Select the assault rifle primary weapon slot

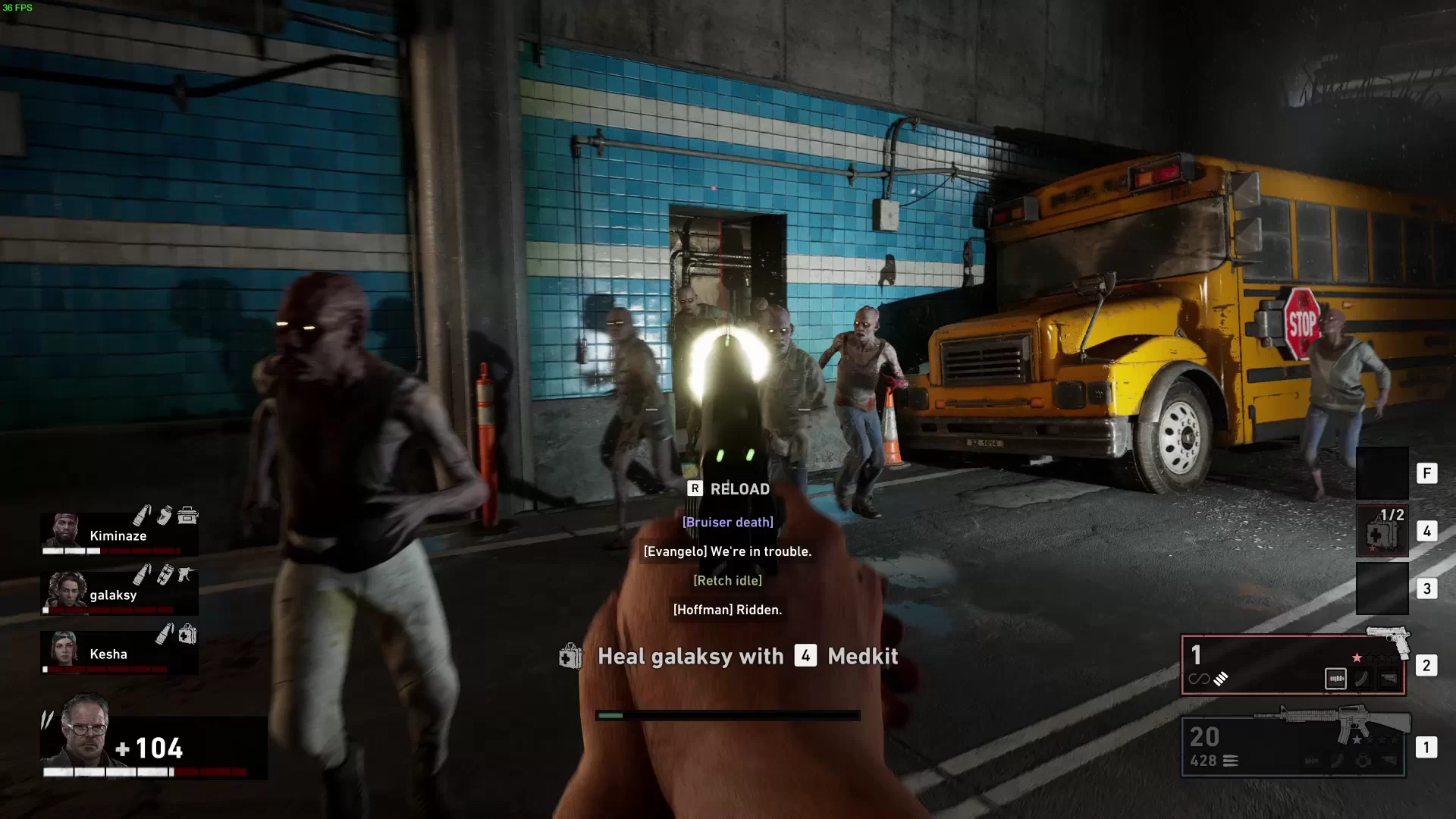[1293, 746]
